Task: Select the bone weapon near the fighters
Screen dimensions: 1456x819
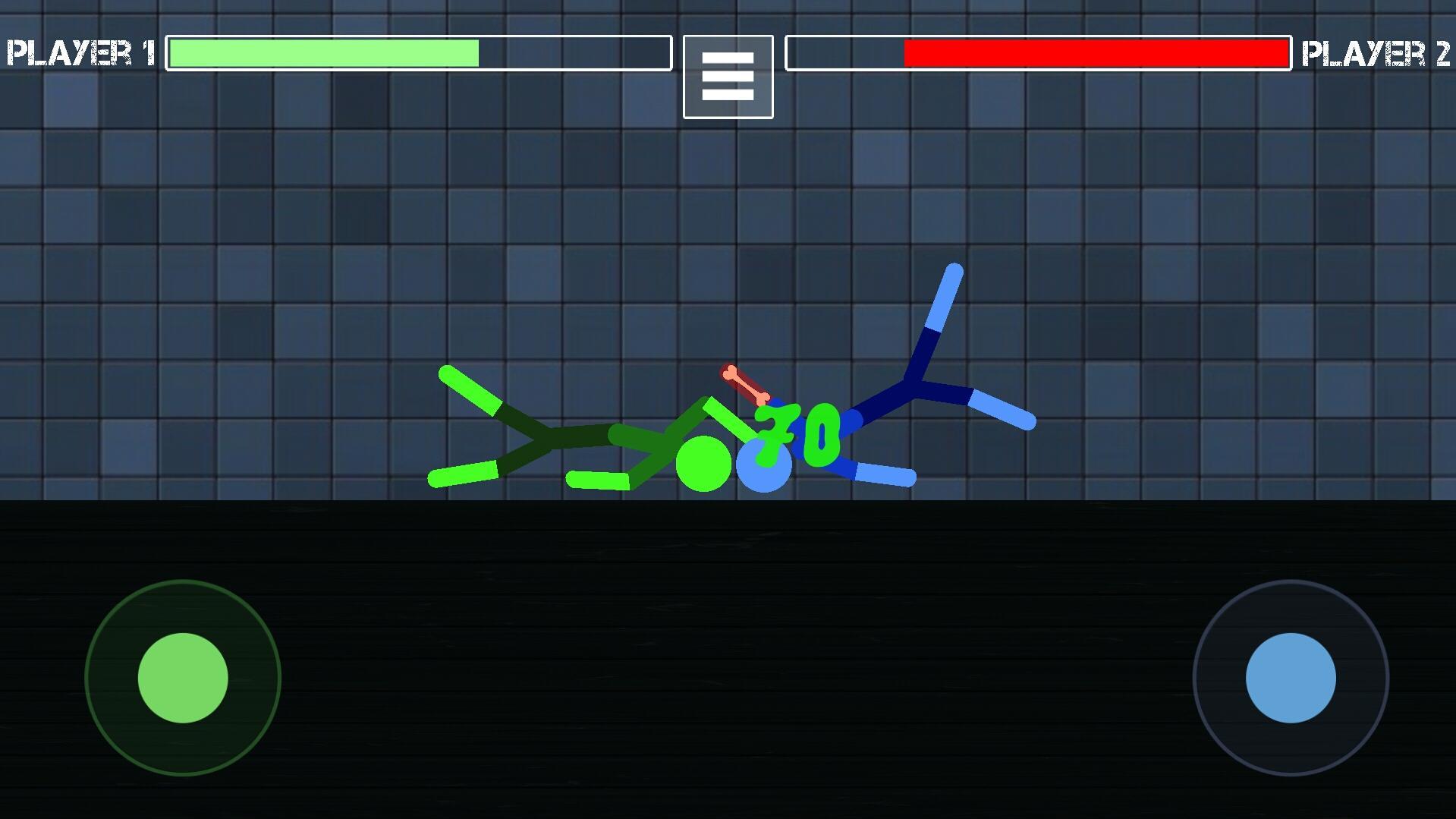Action: tap(745, 383)
